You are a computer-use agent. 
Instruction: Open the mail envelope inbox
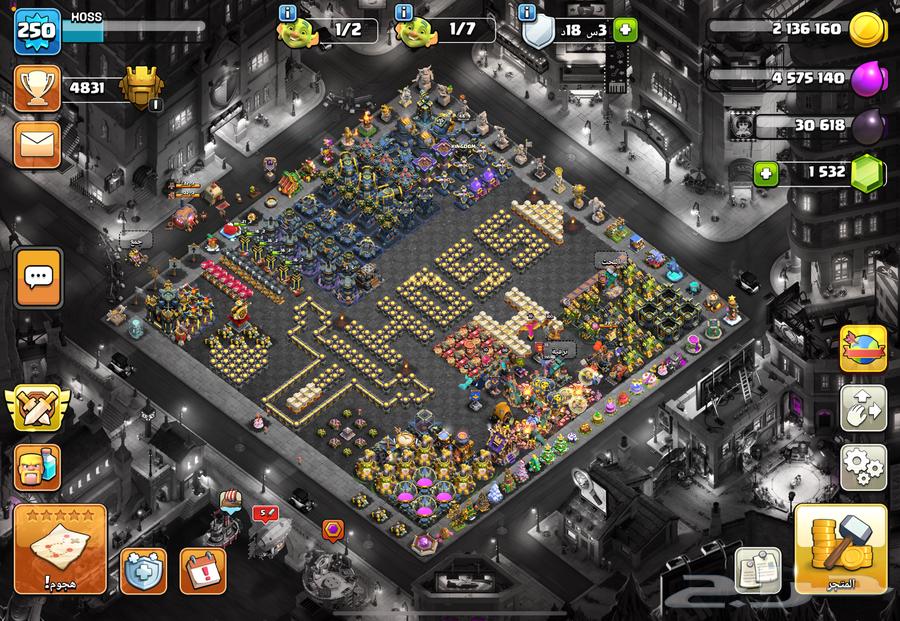click(36, 145)
